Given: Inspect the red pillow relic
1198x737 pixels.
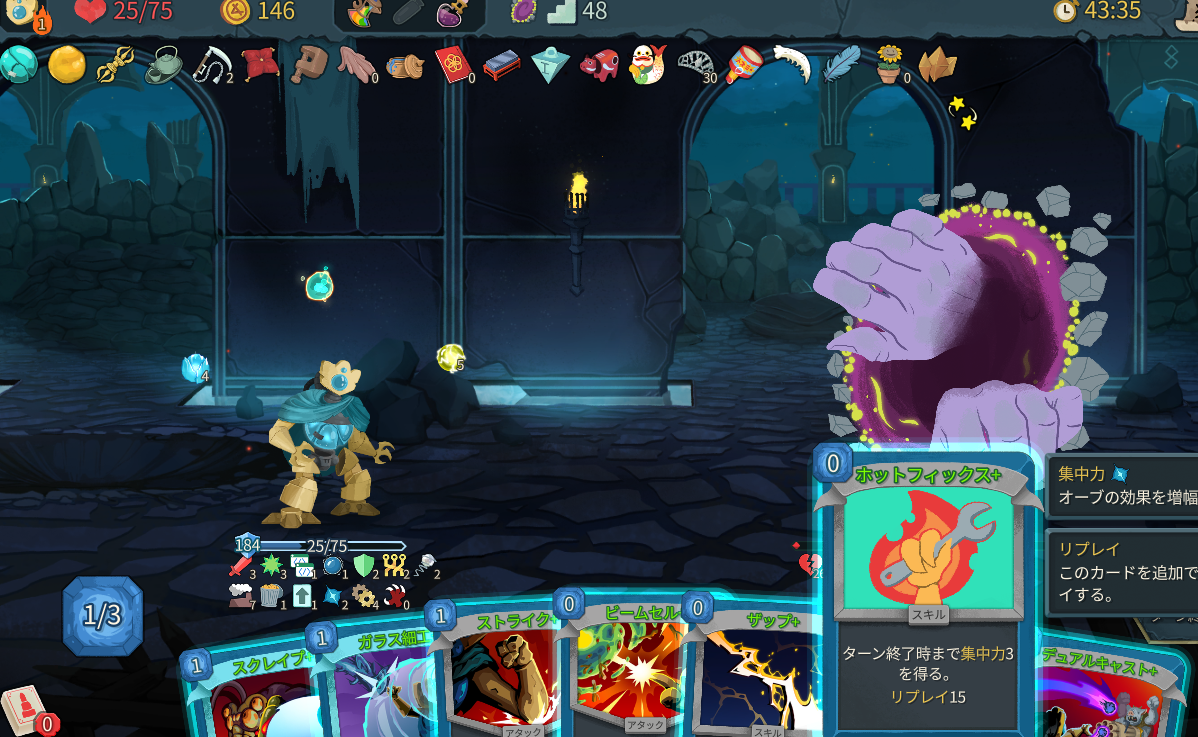Looking at the screenshot, I should coord(259,64).
